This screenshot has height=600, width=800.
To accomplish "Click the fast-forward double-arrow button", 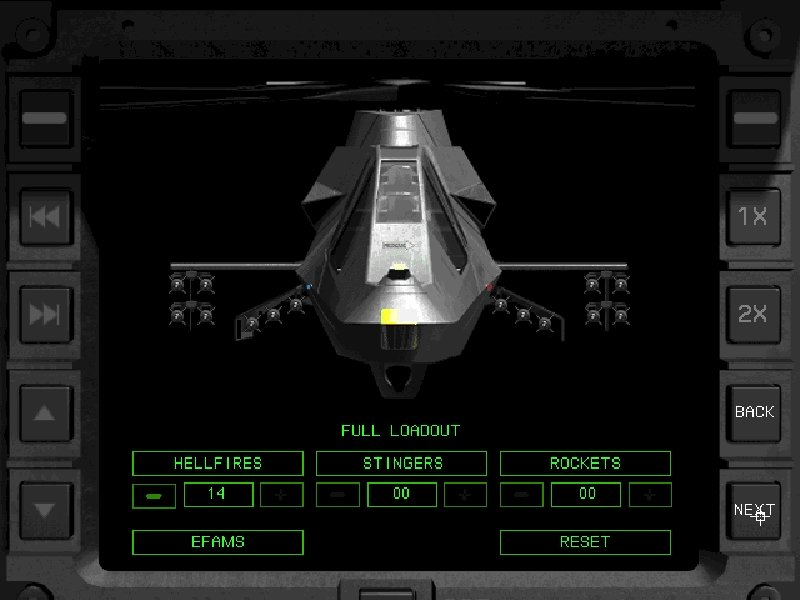I will coord(45,313).
